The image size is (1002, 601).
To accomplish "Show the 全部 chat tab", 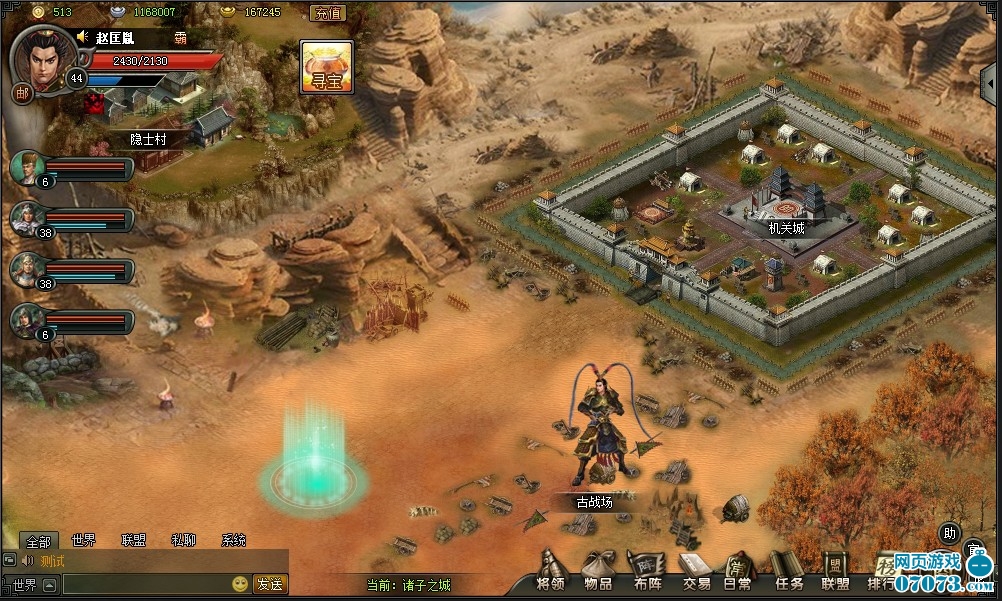I will (38, 540).
